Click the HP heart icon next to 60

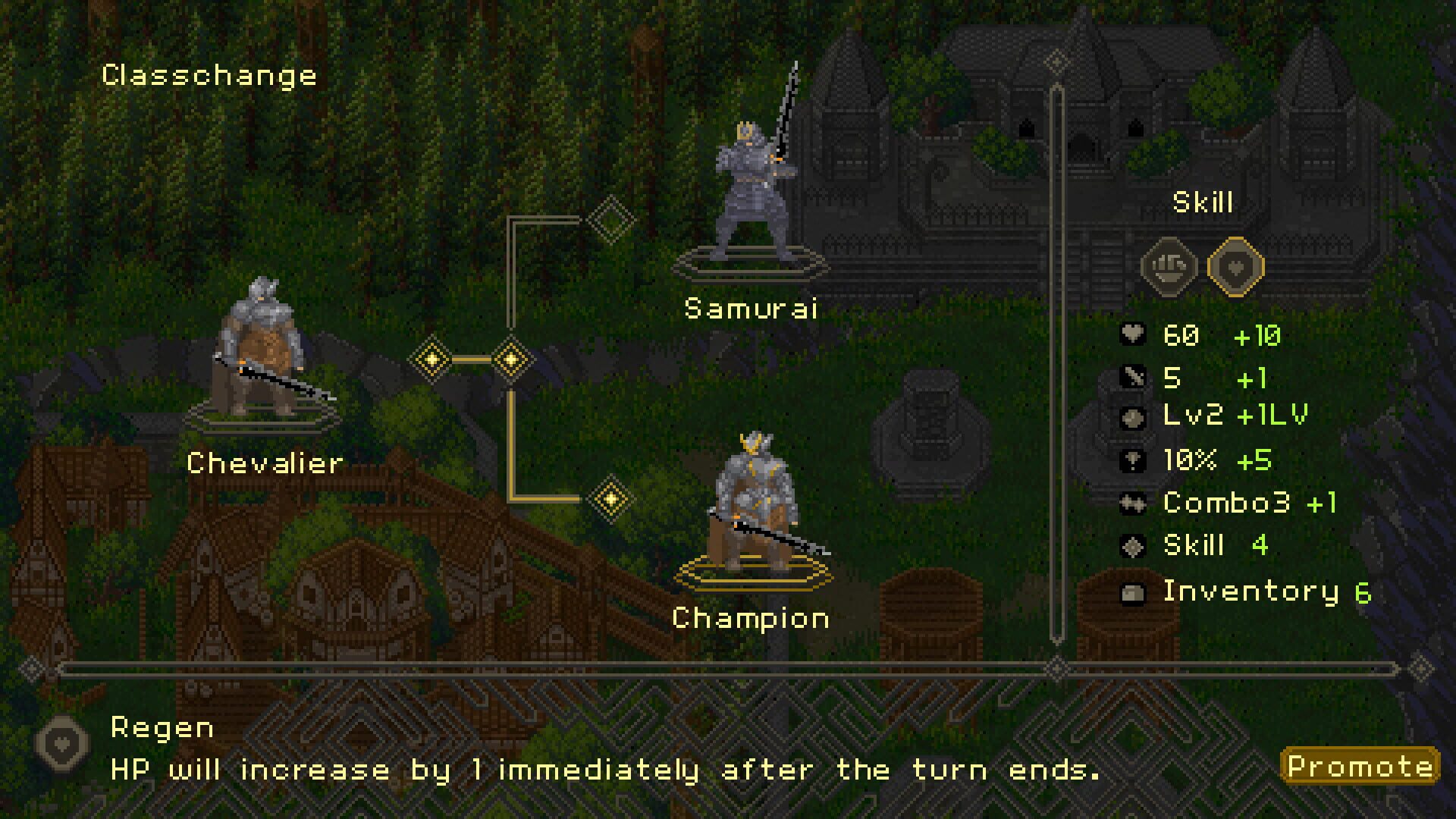point(1132,334)
